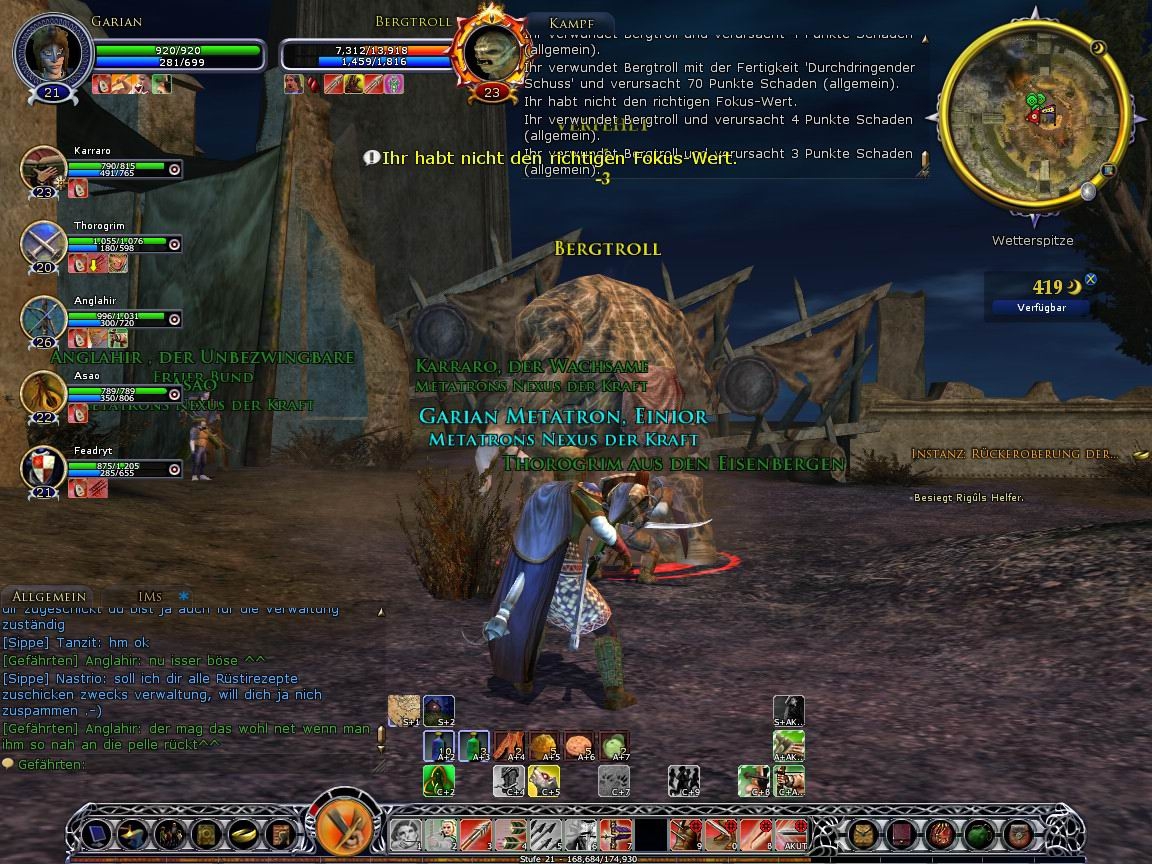Screen dimensions: 1152x864
Task: Activate the yellow wolf-head skill C+5
Action: [x=545, y=780]
